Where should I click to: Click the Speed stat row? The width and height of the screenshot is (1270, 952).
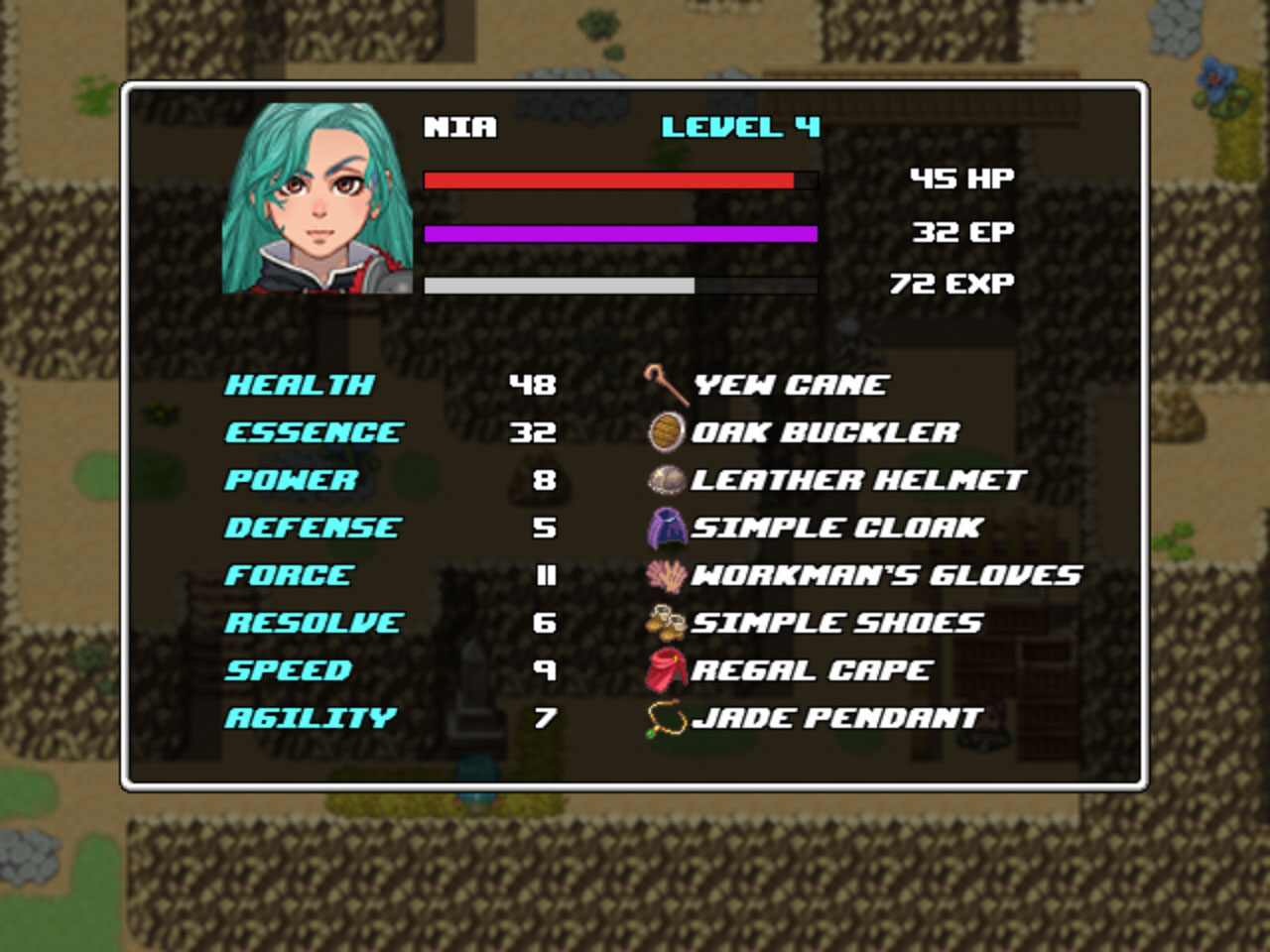click(x=290, y=669)
